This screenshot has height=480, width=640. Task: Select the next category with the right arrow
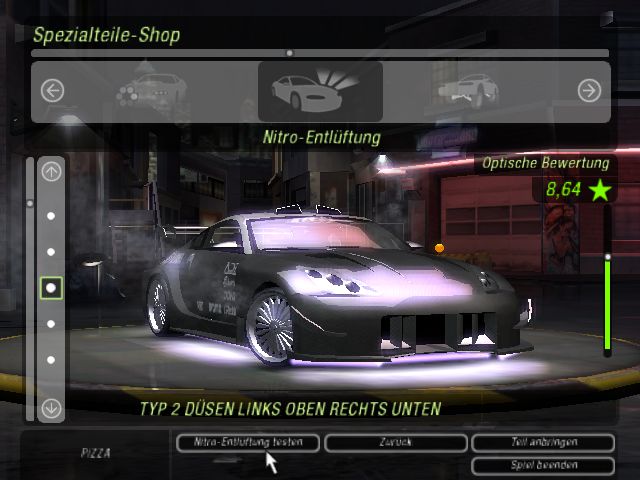589,90
